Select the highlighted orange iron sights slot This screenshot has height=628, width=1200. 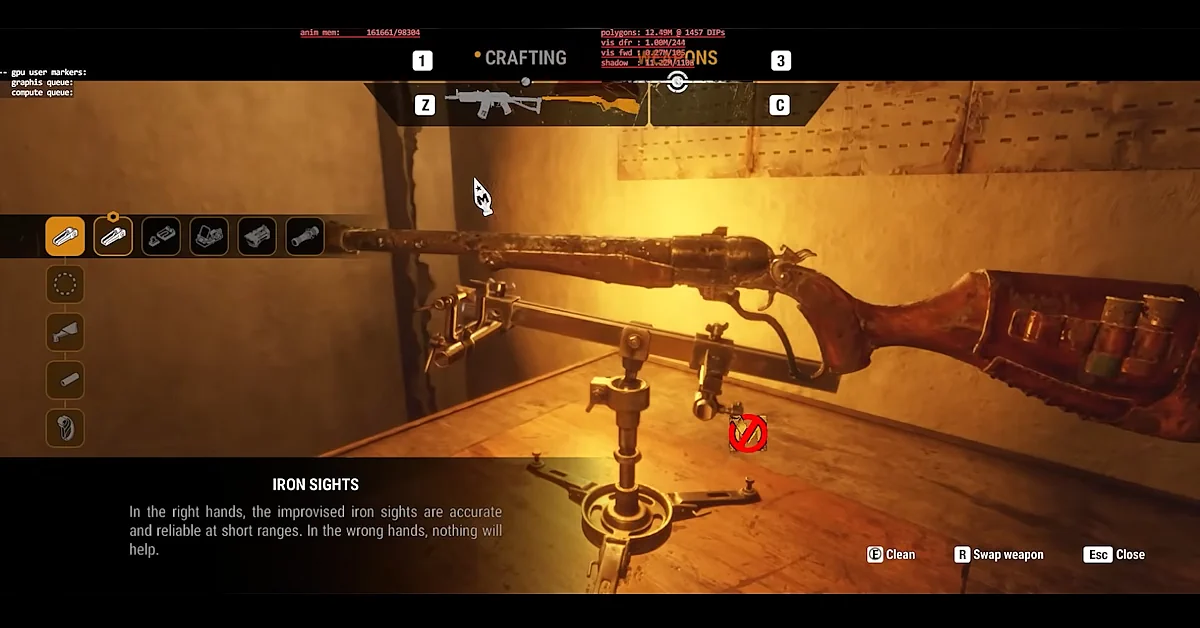point(65,237)
